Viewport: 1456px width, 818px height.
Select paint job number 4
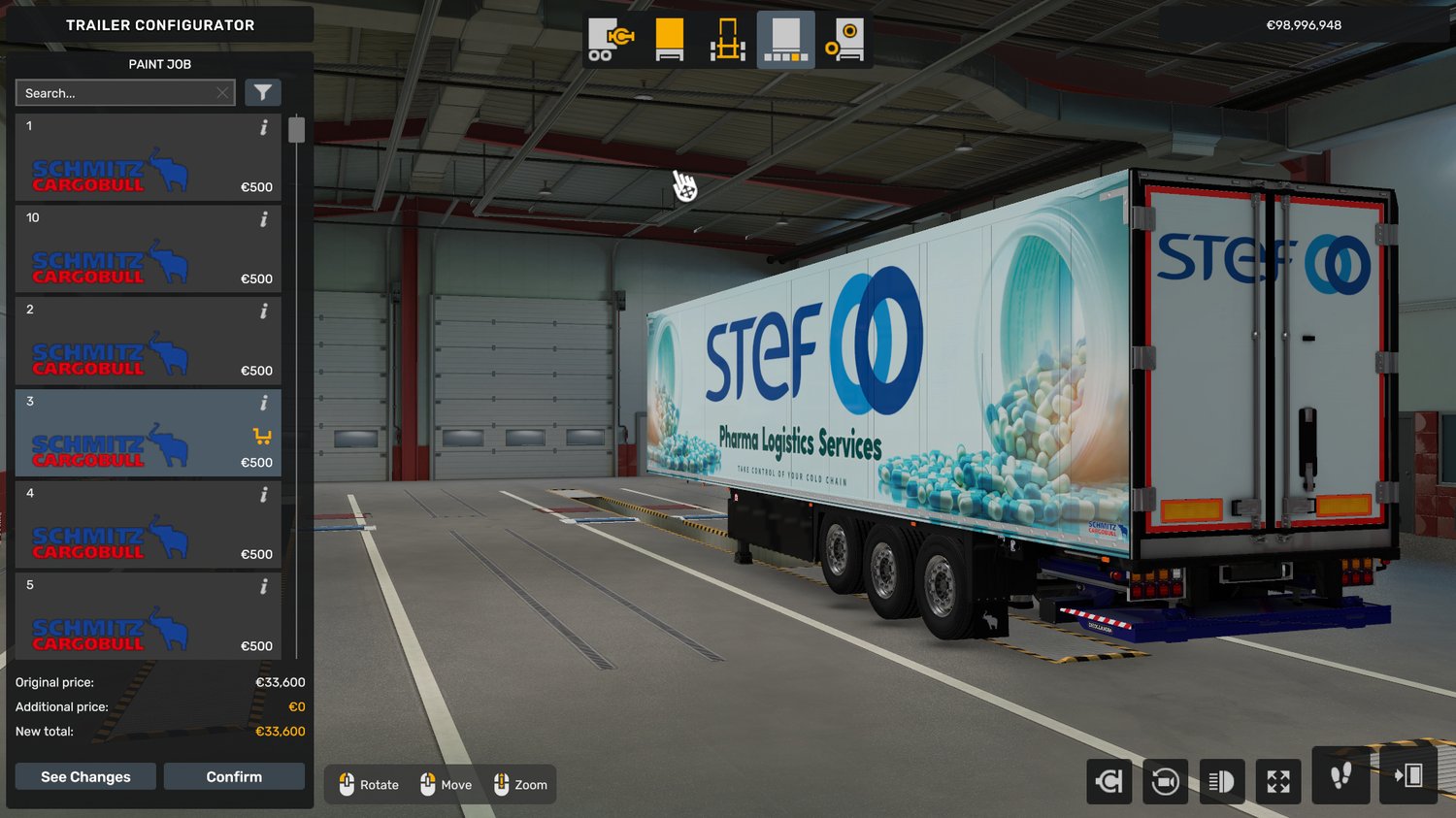[x=148, y=525]
